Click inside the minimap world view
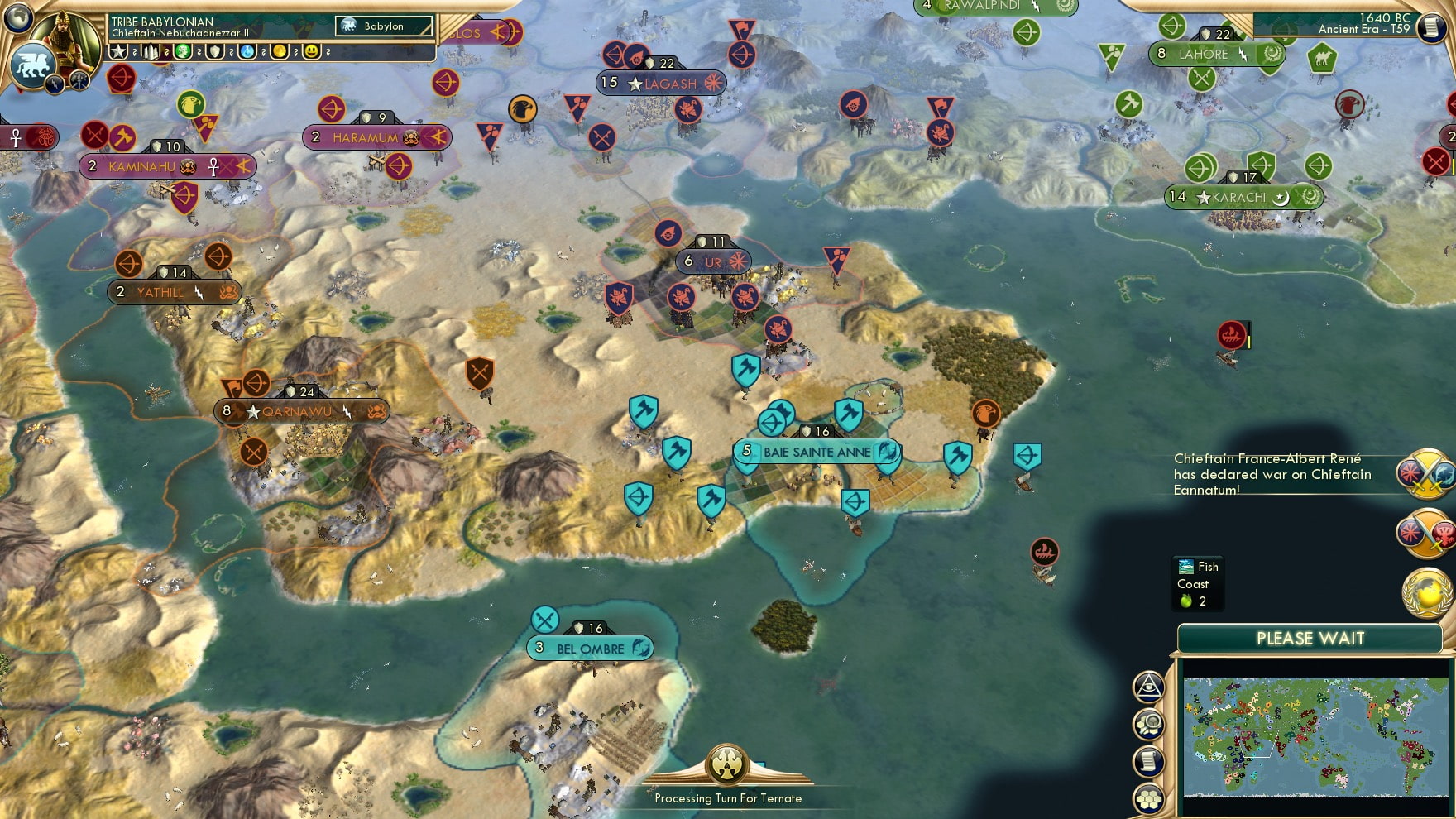This screenshot has width=1456, height=819. (1315, 736)
